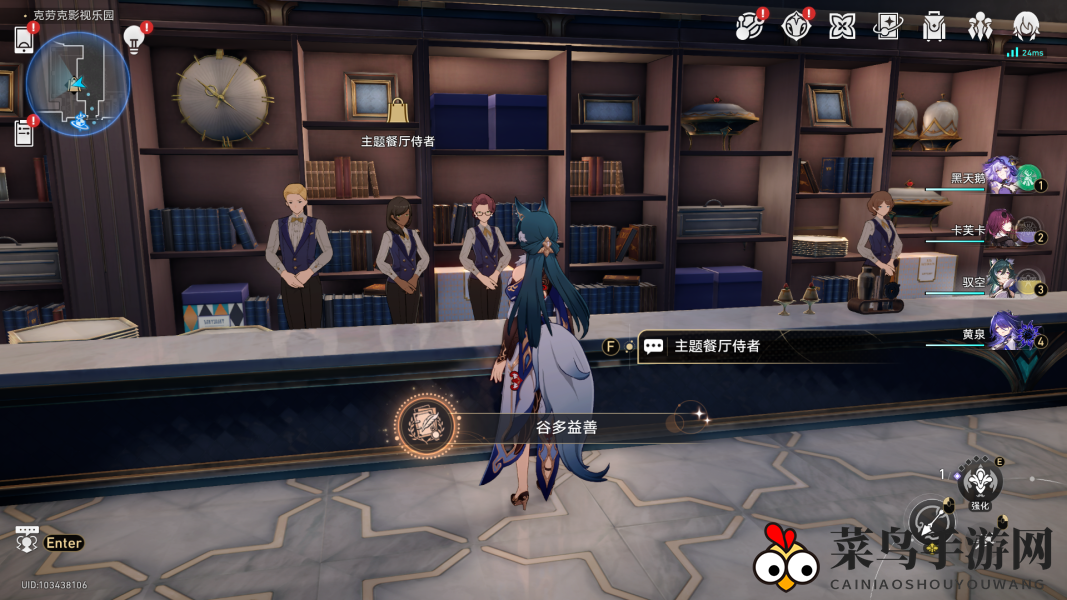
Task: Talk to 主题餐厅侍者 via dialogue prompt
Action: point(716,346)
